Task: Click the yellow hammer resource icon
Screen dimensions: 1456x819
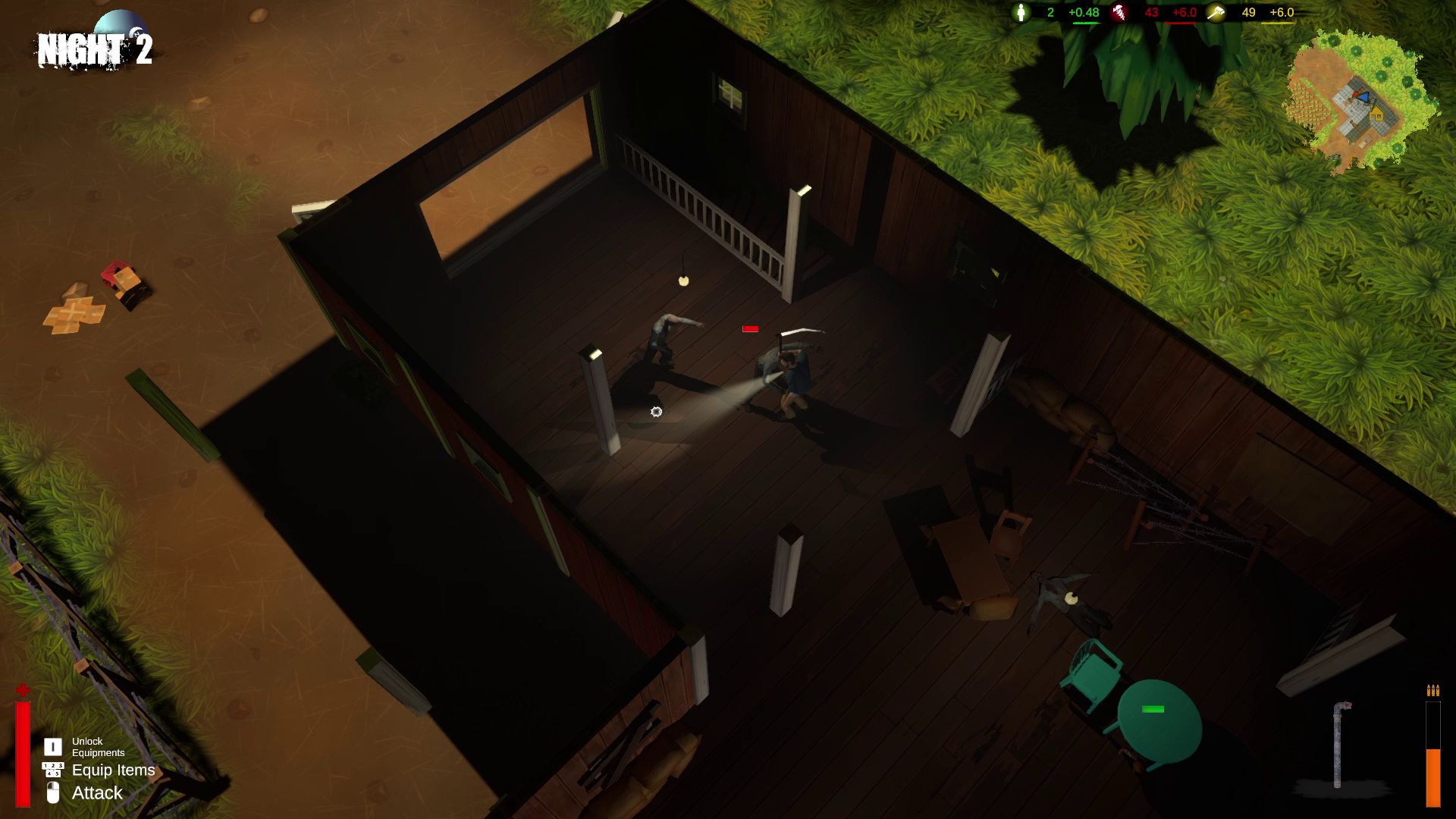Action: pos(1216,14)
